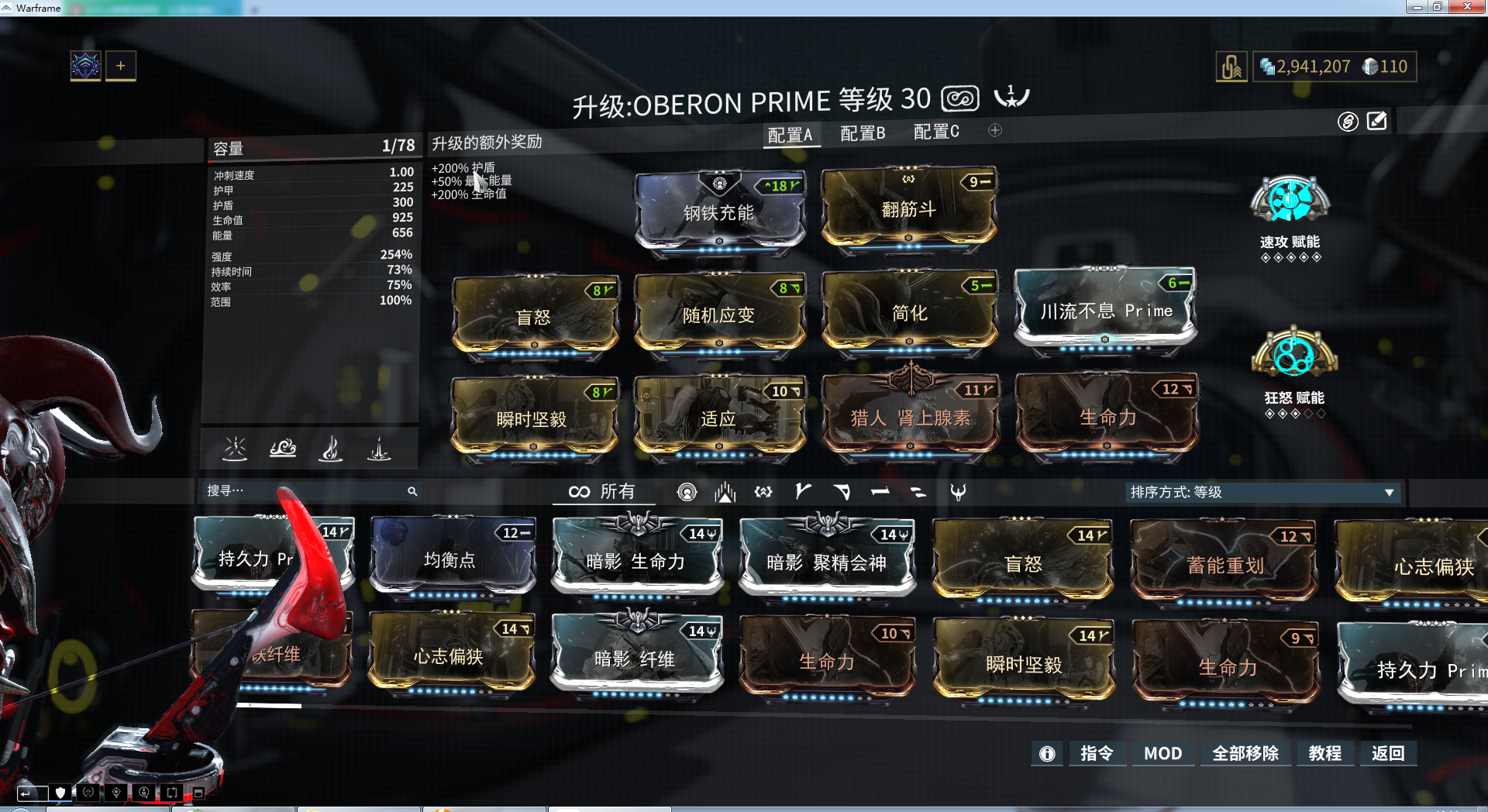Select the 配置C loadout tab
Screen dimensions: 1488x812
click(x=936, y=132)
